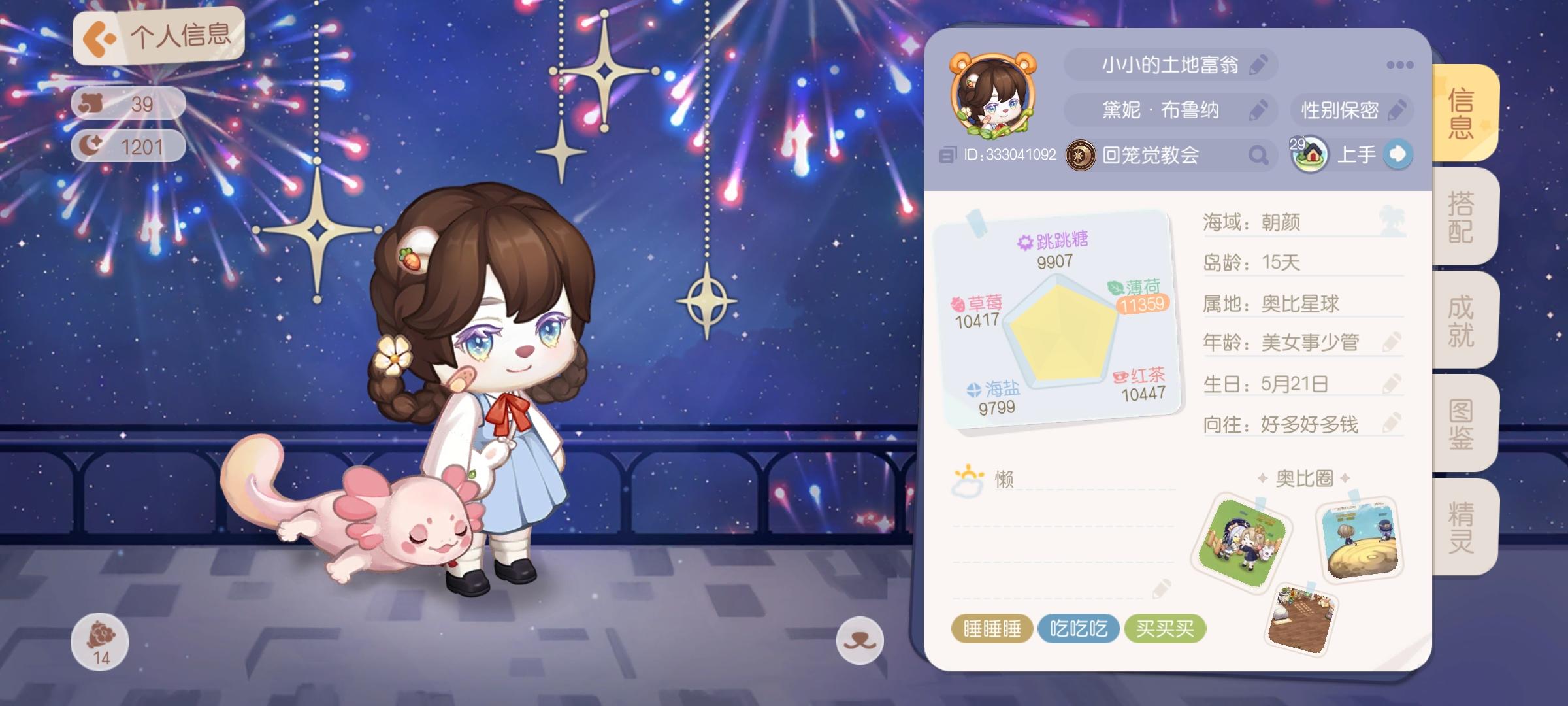Open the more options ellipsis menu

pyautogui.click(x=1400, y=65)
